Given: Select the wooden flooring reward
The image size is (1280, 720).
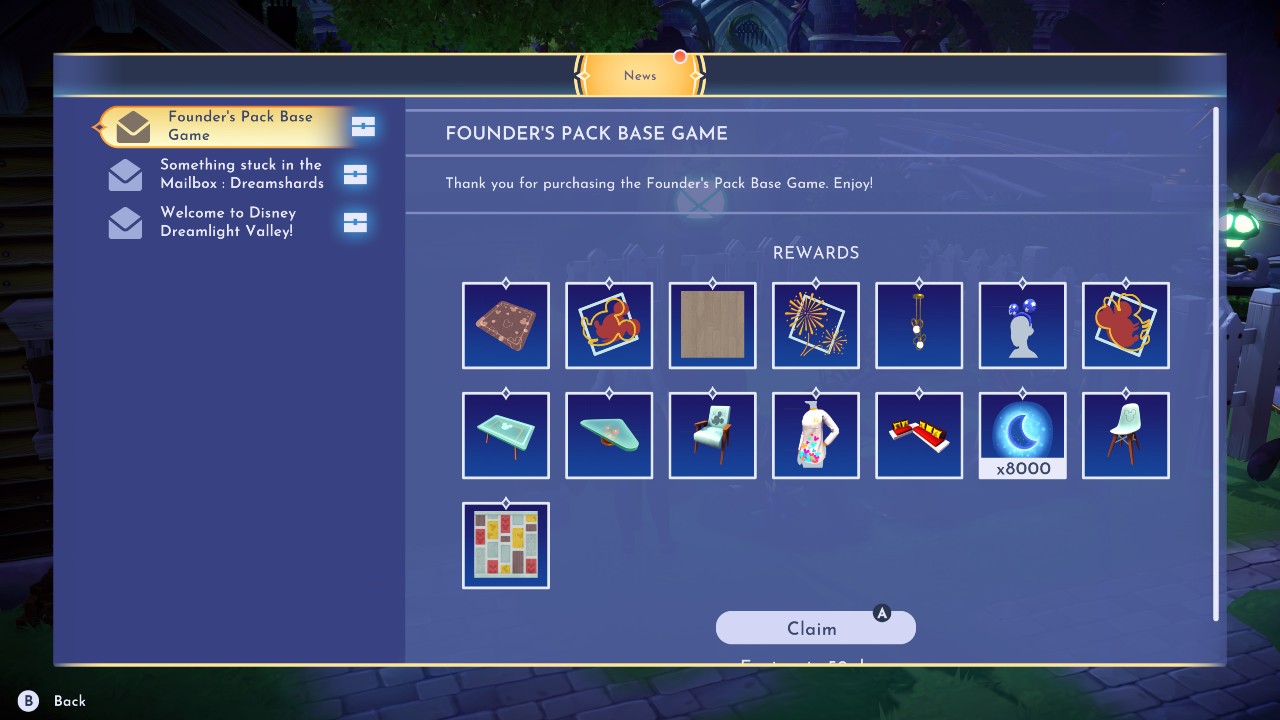Looking at the screenshot, I should tap(712, 325).
